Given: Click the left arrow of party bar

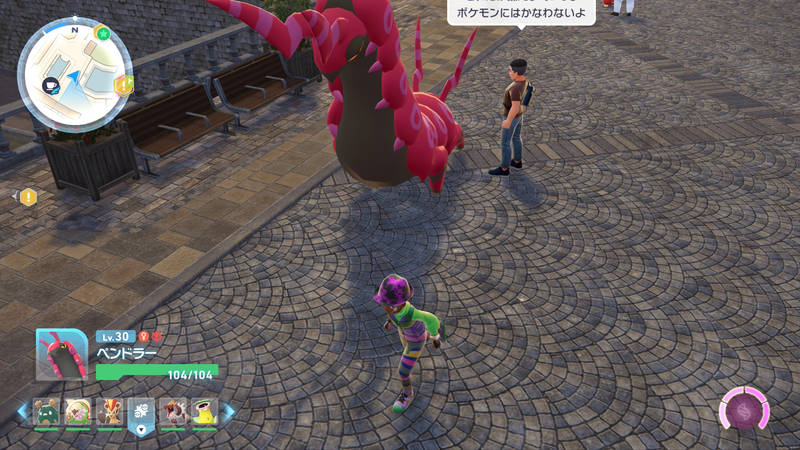Looking at the screenshot, I should click(x=22, y=412).
